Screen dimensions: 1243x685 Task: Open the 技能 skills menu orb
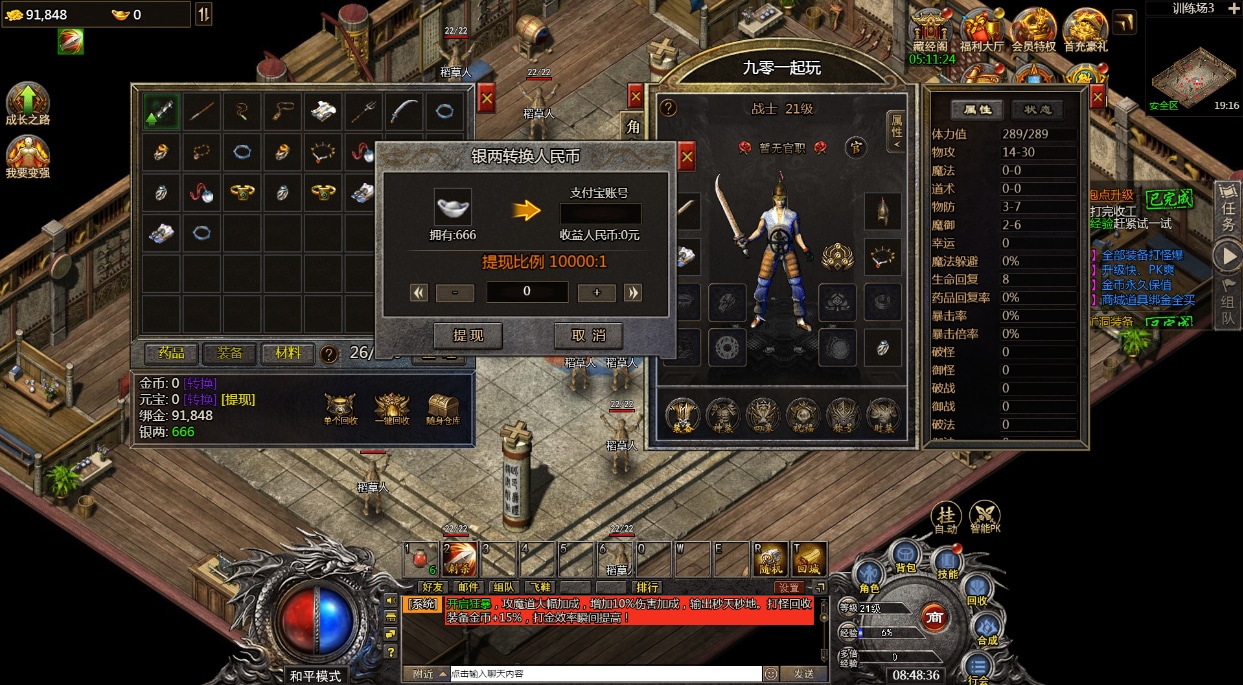click(947, 564)
